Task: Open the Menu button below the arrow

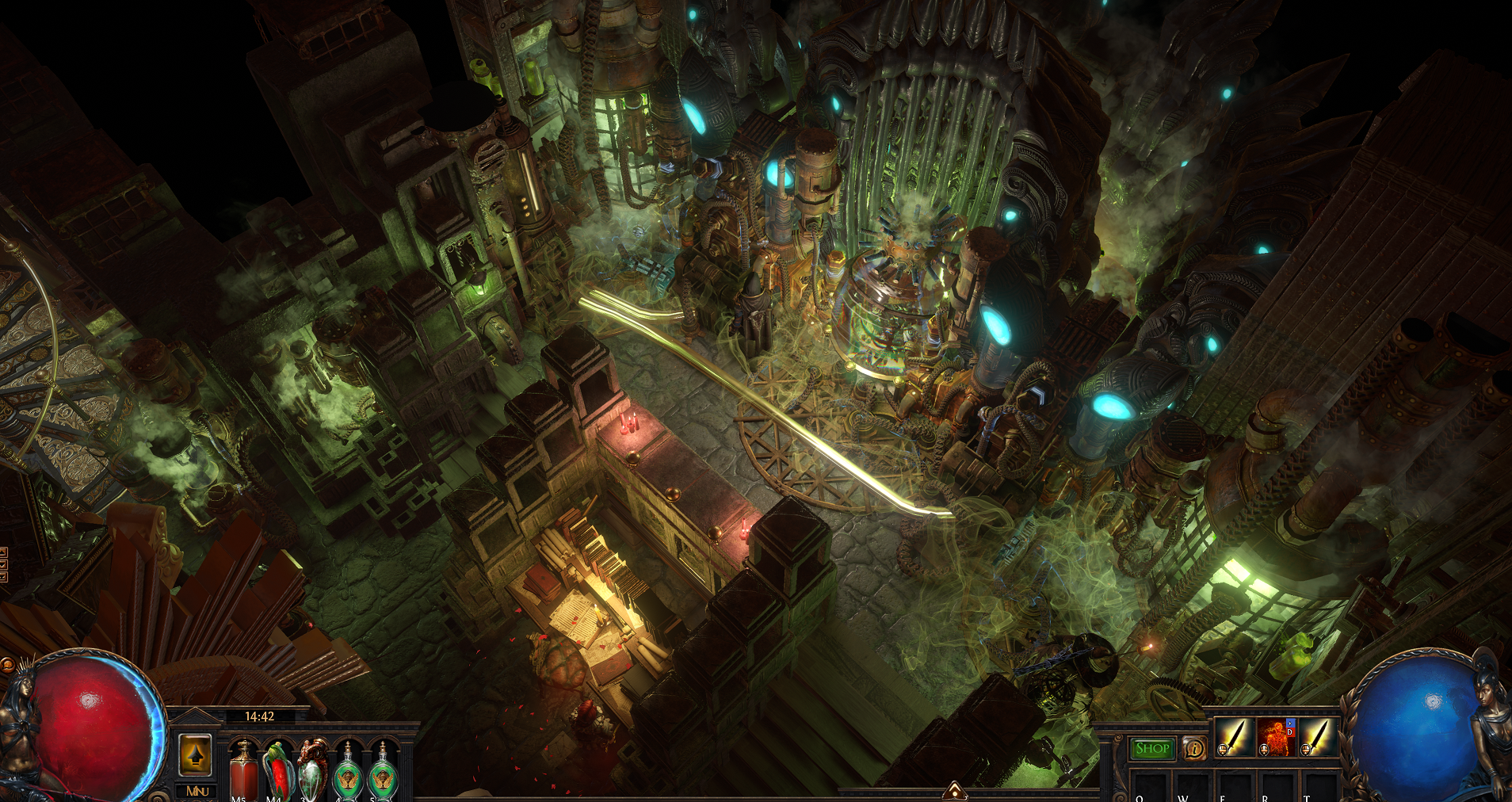Action: click(197, 791)
